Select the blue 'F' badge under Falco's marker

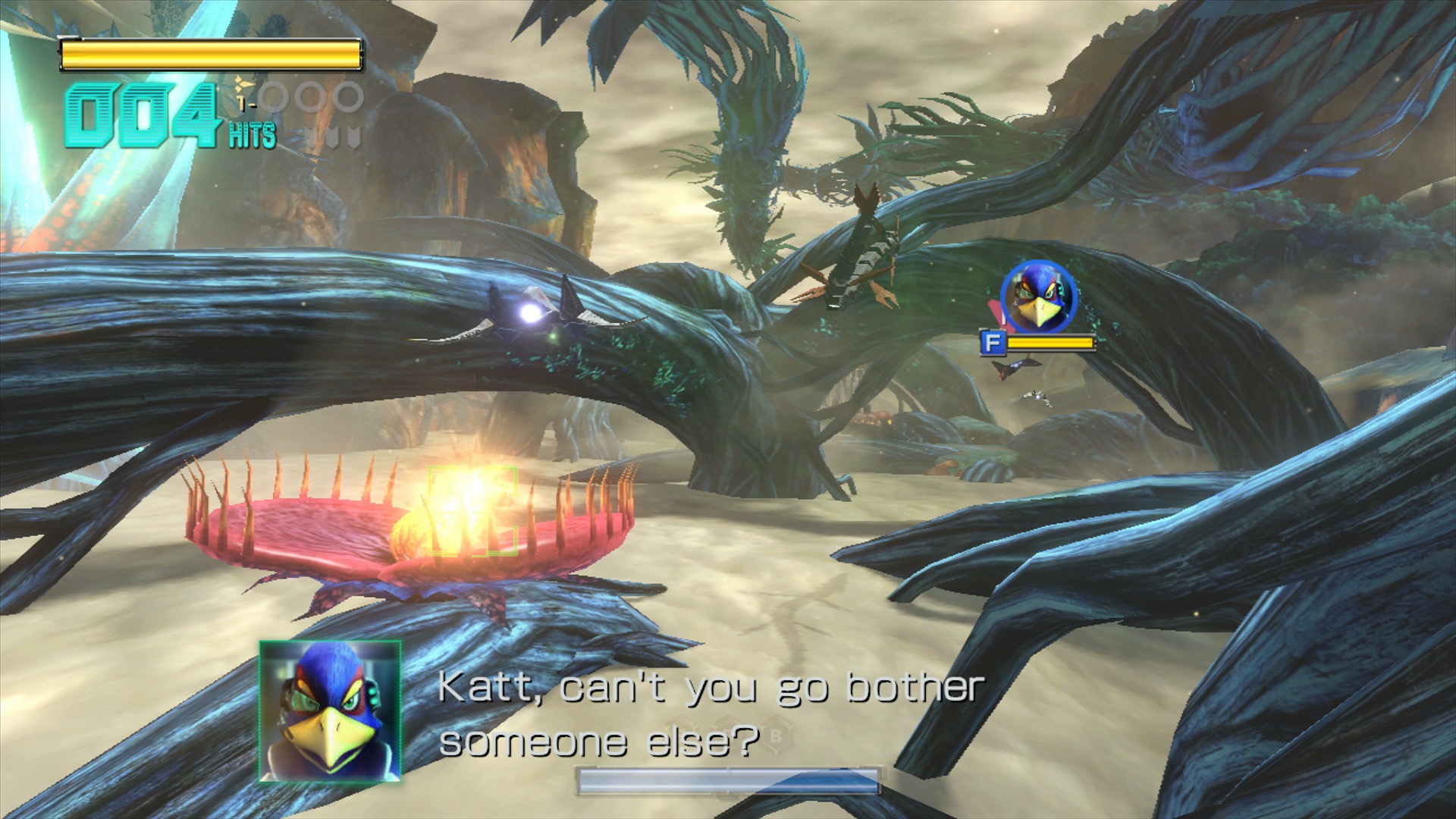993,343
